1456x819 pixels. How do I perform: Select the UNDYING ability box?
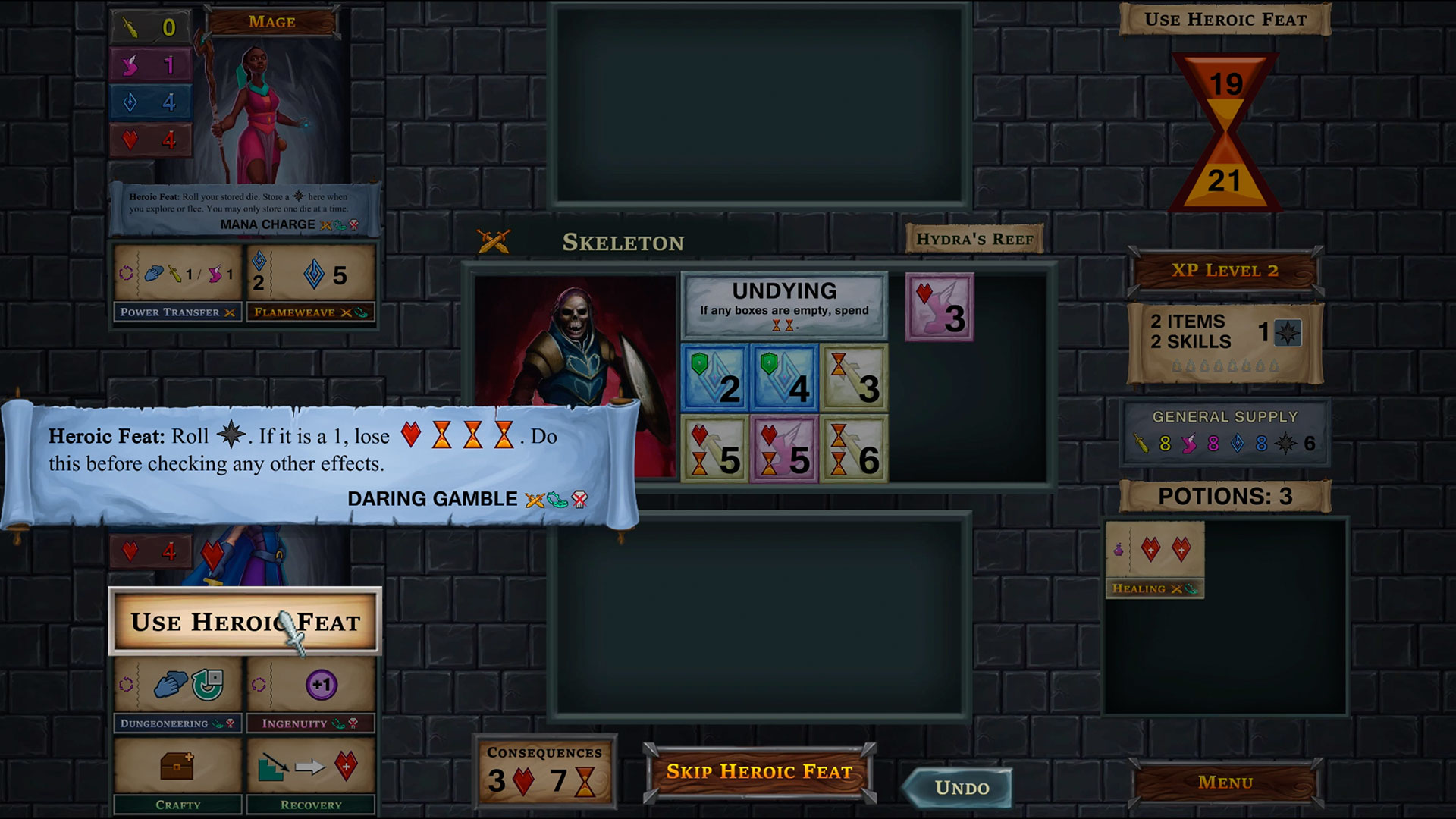[785, 306]
